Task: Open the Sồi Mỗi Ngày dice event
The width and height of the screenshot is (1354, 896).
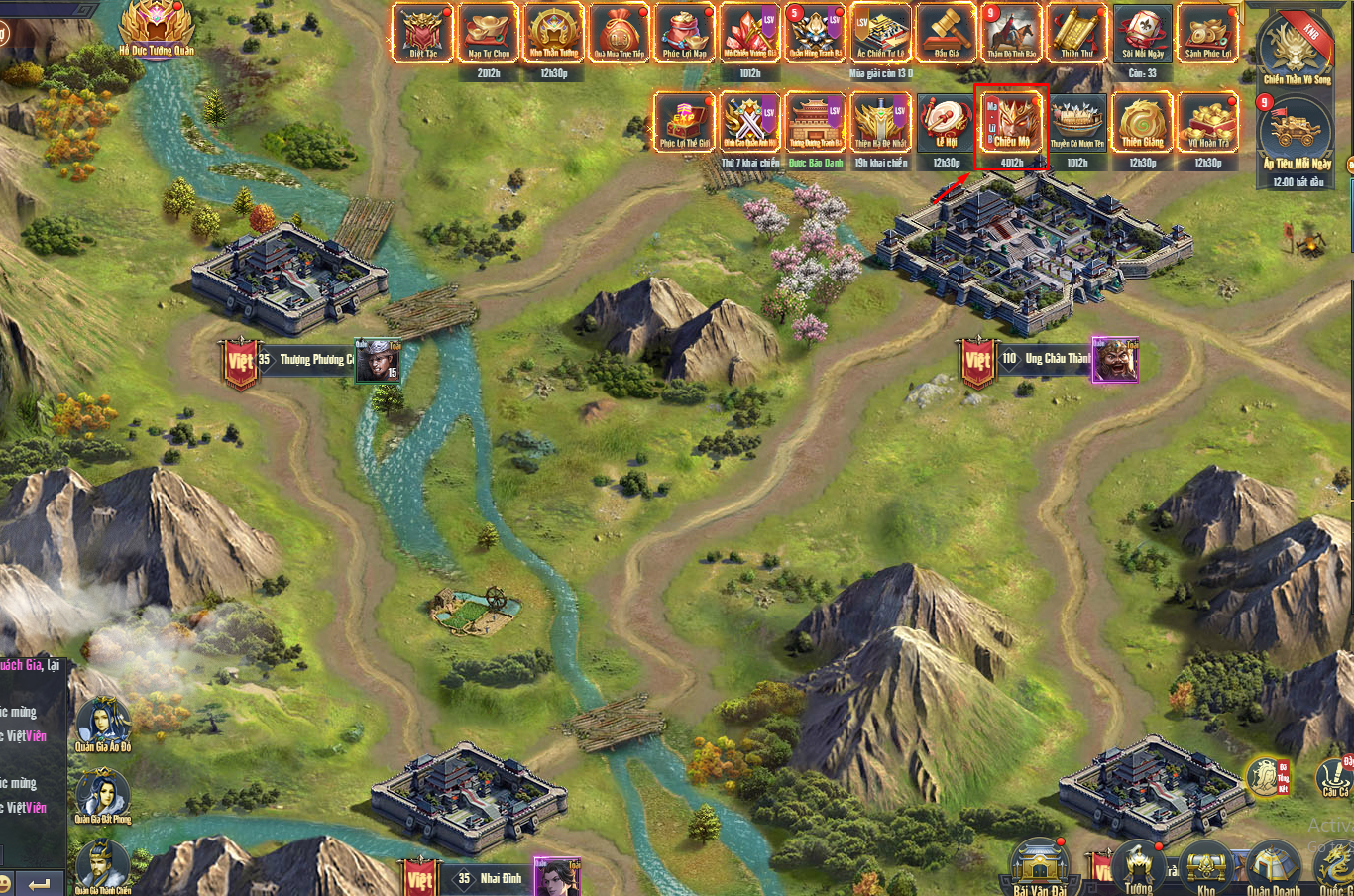Action: tap(1142, 33)
